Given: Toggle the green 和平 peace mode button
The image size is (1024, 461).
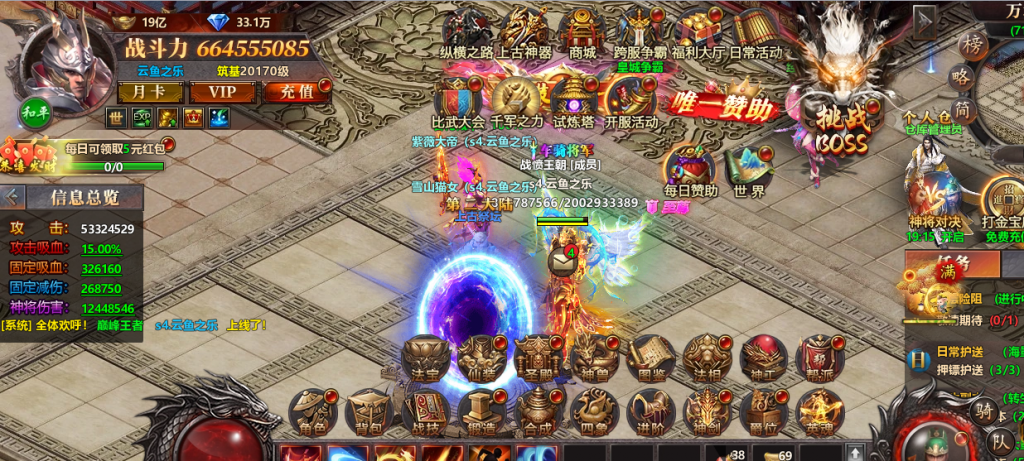Looking at the screenshot, I should click(x=32, y=112).
